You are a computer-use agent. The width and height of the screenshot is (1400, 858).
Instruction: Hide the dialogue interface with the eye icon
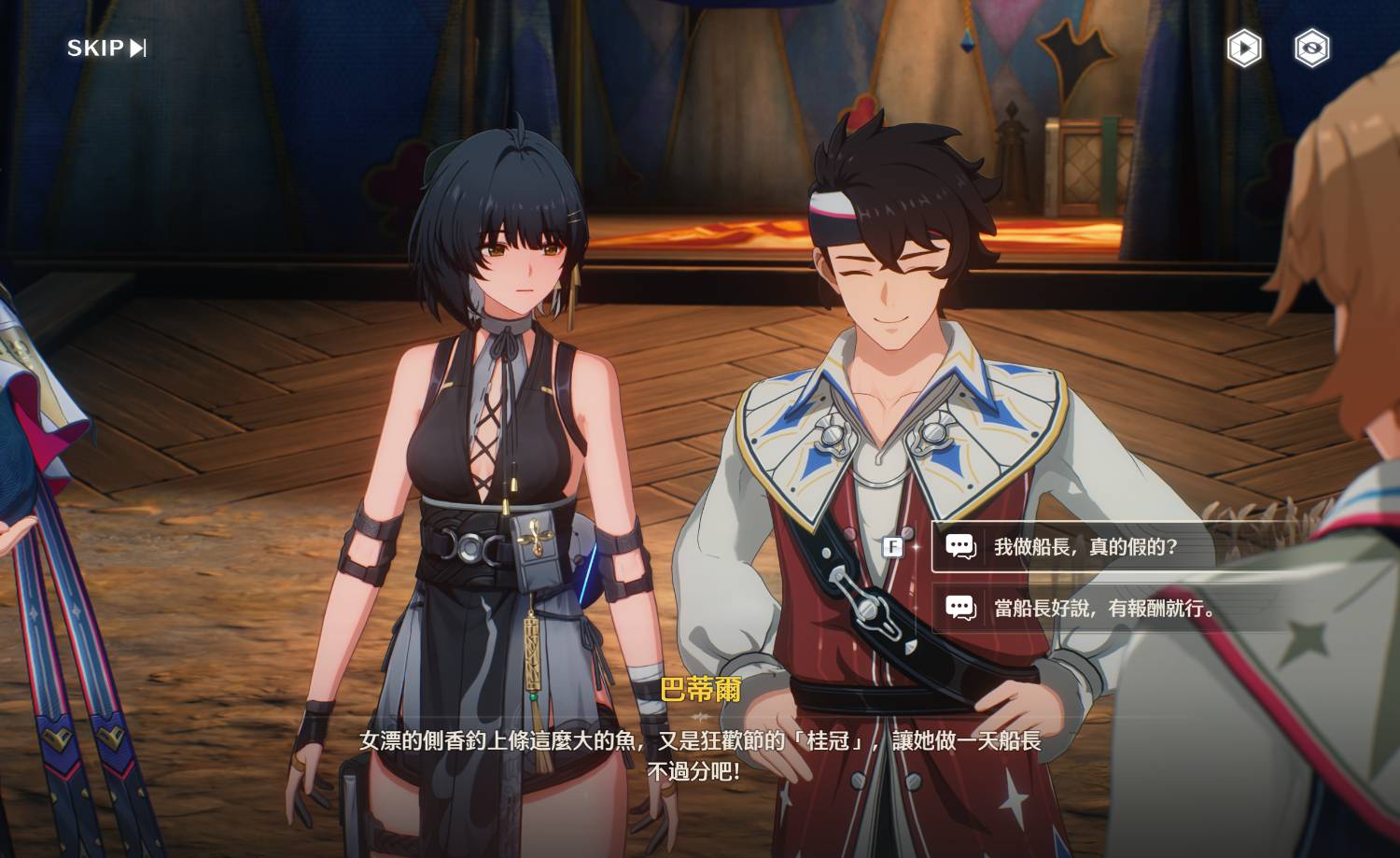click(x=1311, y=49)
